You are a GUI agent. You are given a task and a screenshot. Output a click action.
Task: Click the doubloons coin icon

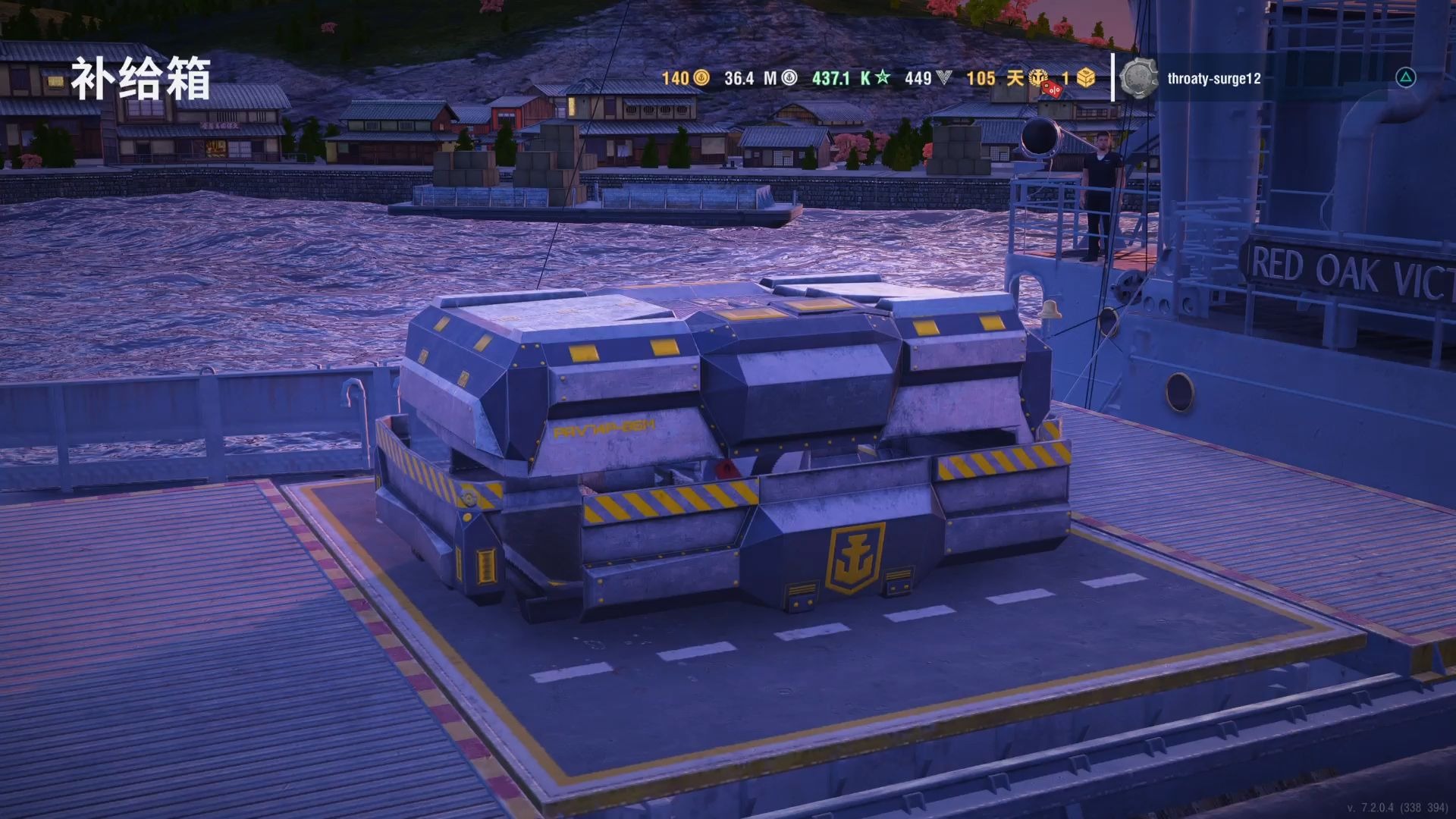[701, 78]
